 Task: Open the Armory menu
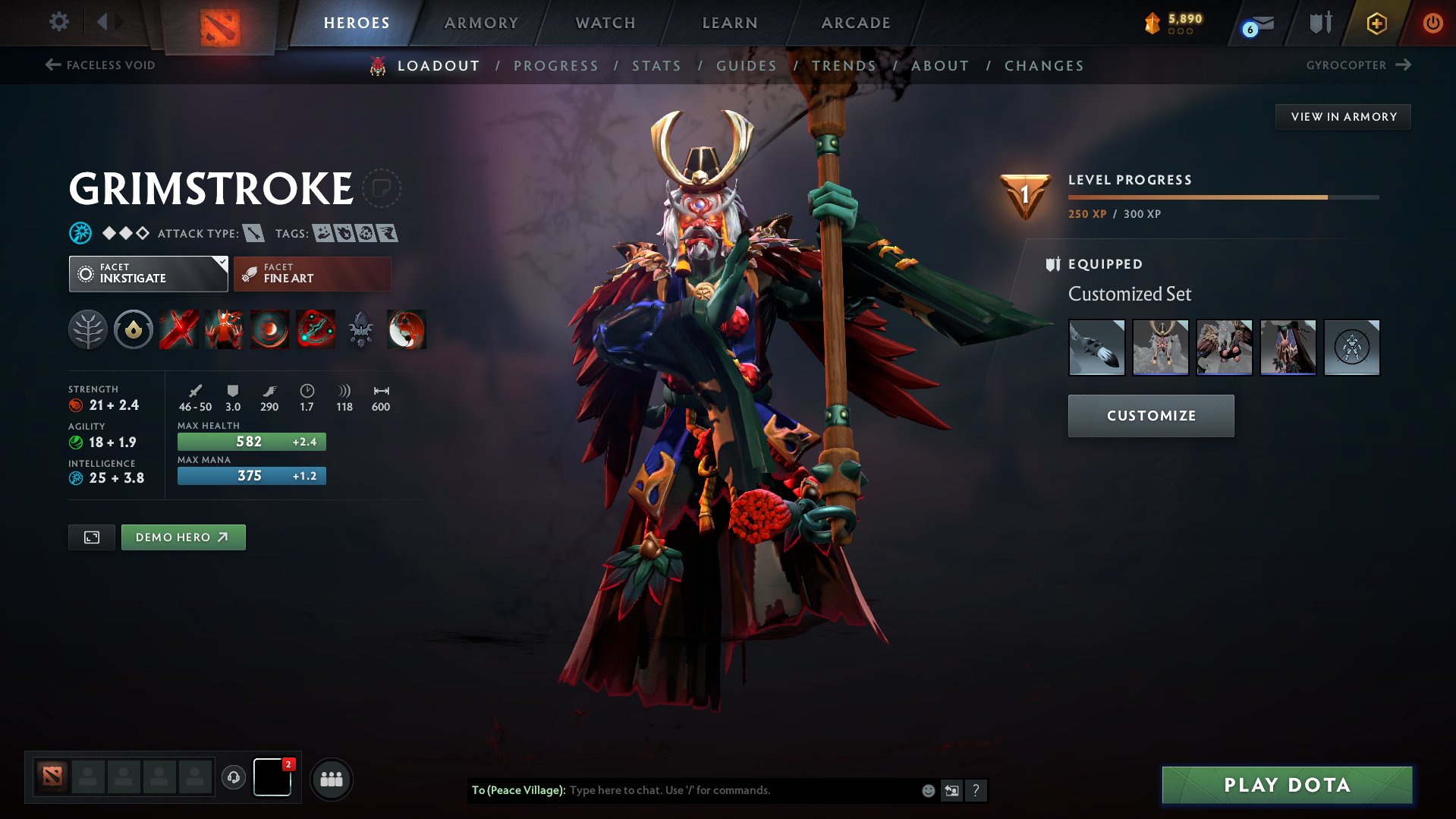click(x=481, y=23)
